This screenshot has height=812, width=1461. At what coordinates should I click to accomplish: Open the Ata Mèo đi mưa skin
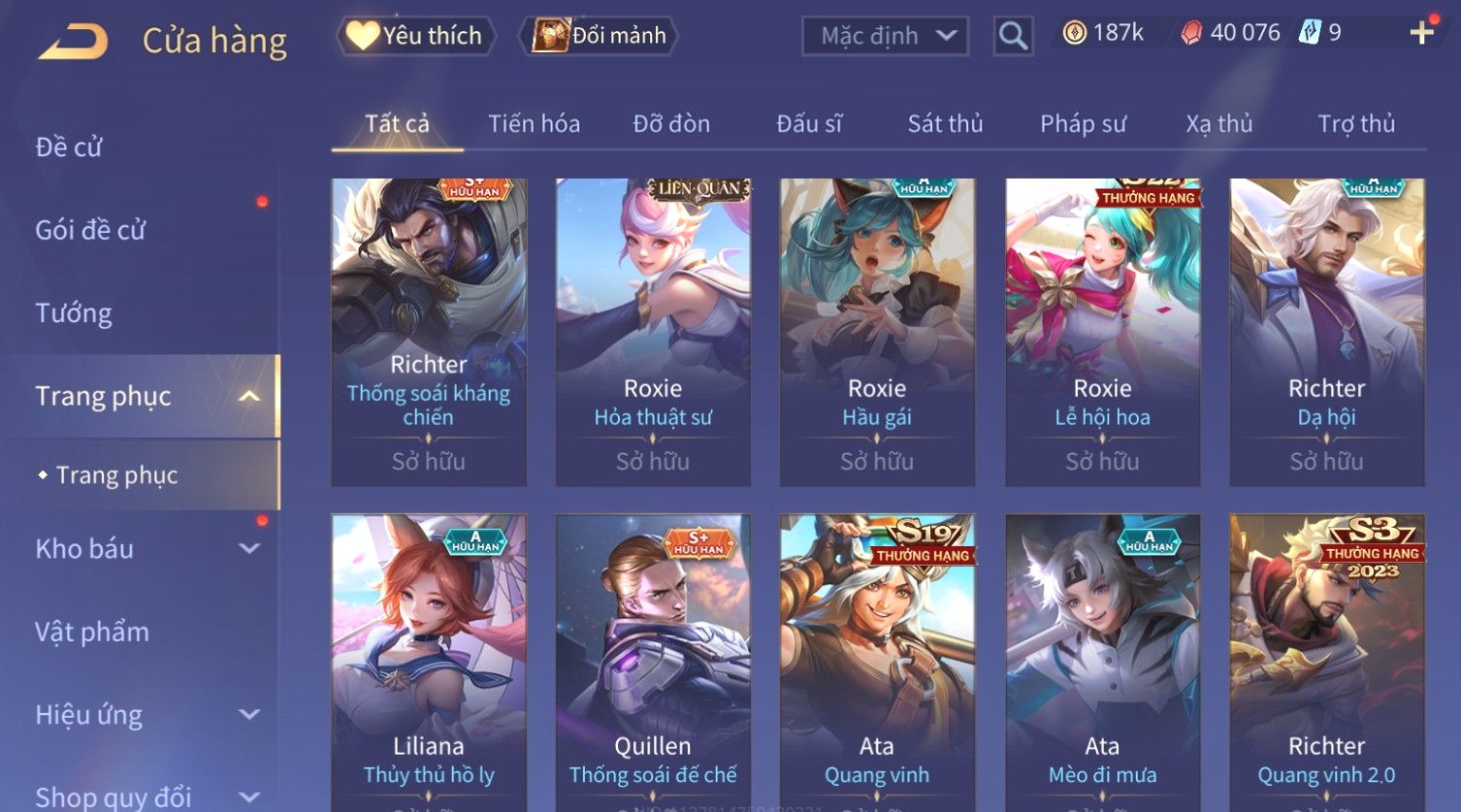[1102, 660]
